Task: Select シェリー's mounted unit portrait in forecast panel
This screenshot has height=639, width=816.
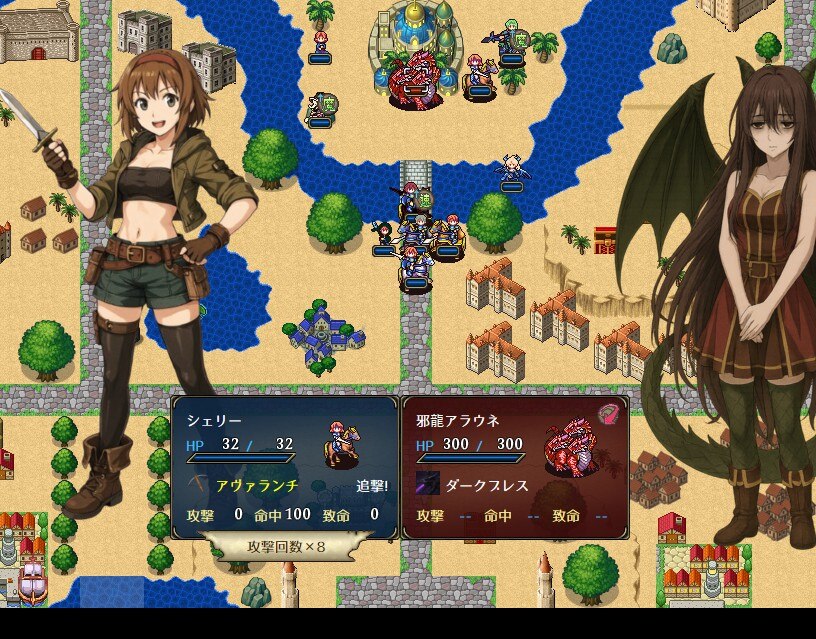Action: tap(341, 446)
